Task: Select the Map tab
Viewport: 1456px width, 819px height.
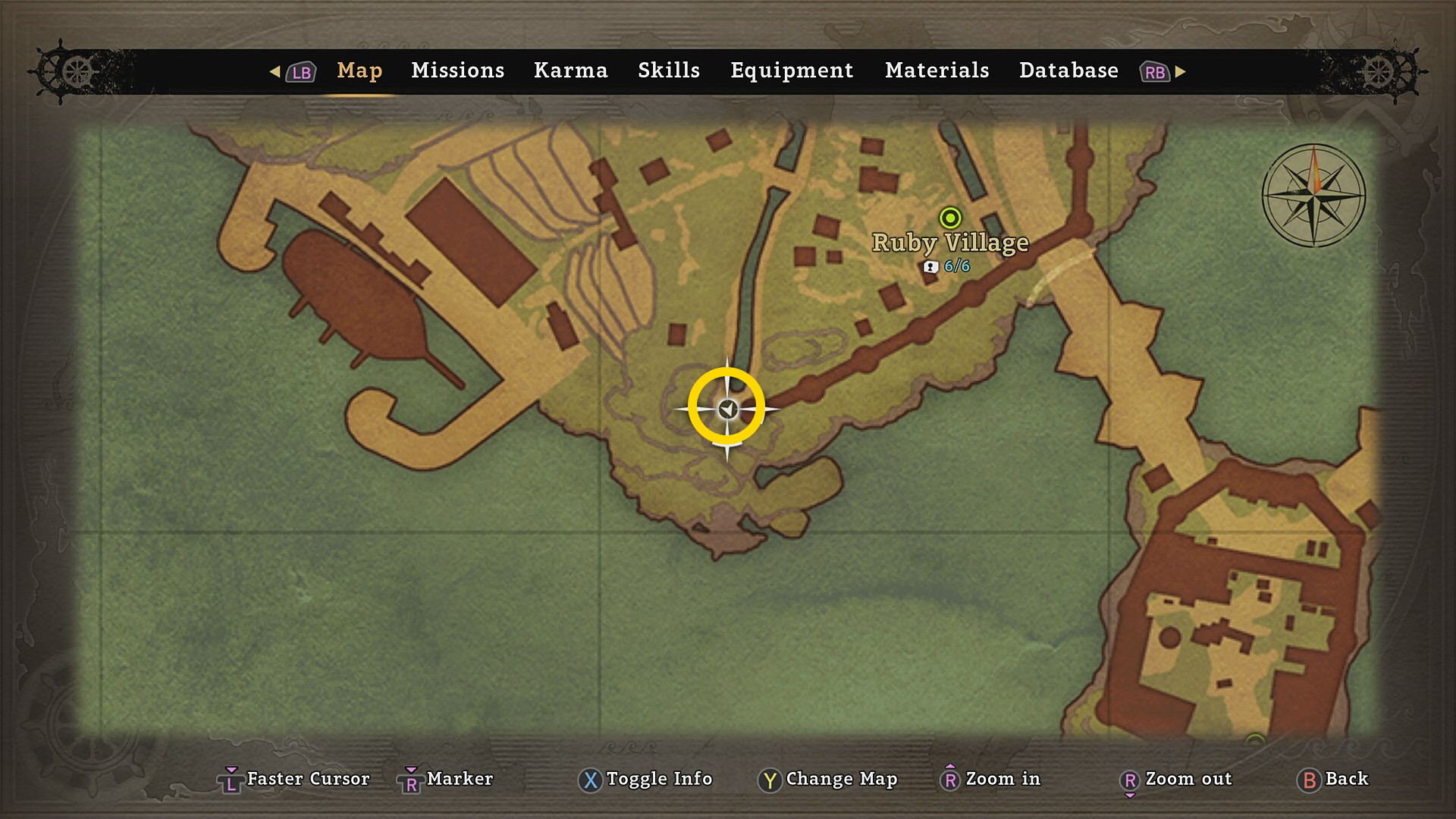Action: [359, 71]
